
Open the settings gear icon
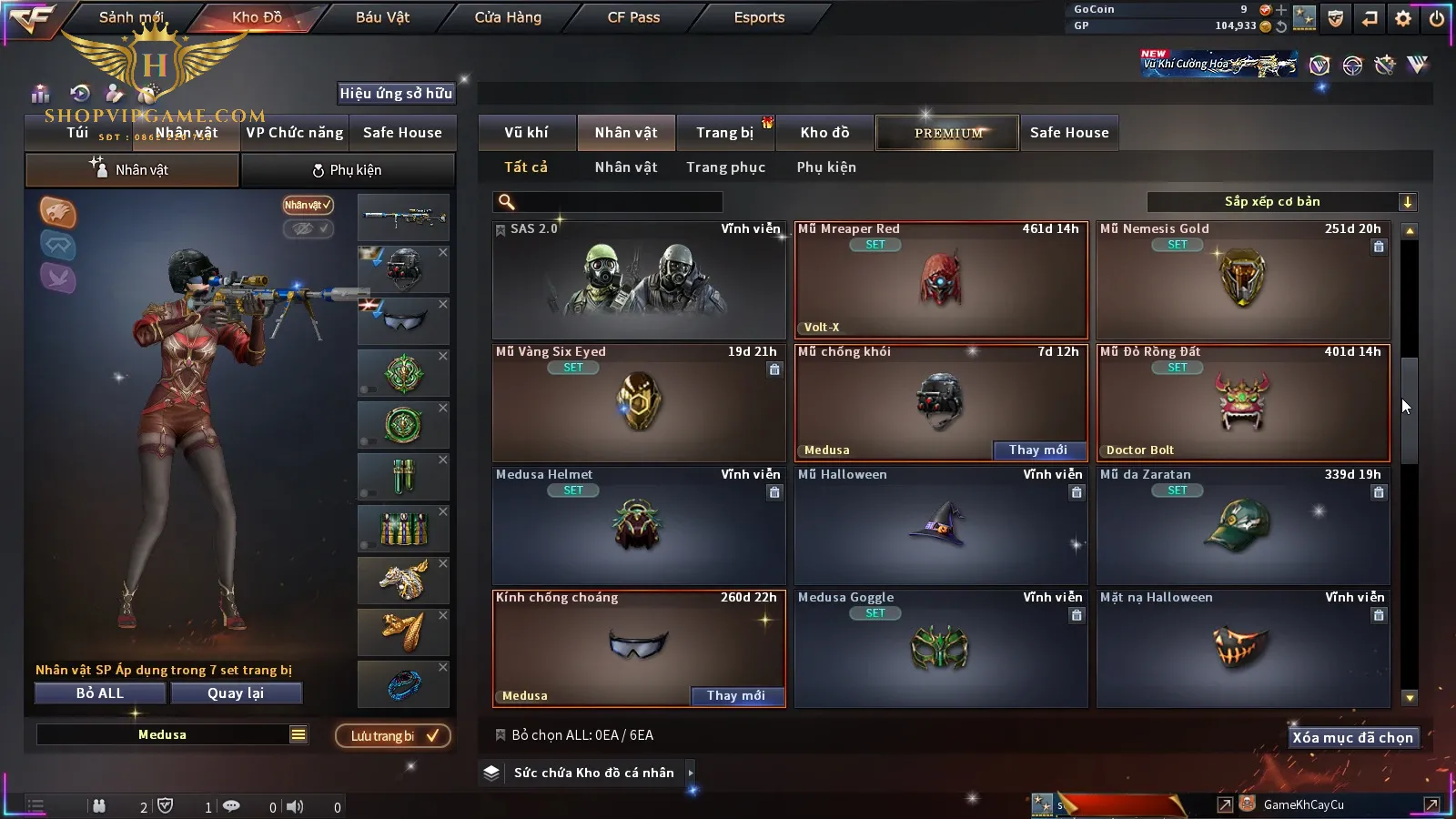(x=1402, y=18)
